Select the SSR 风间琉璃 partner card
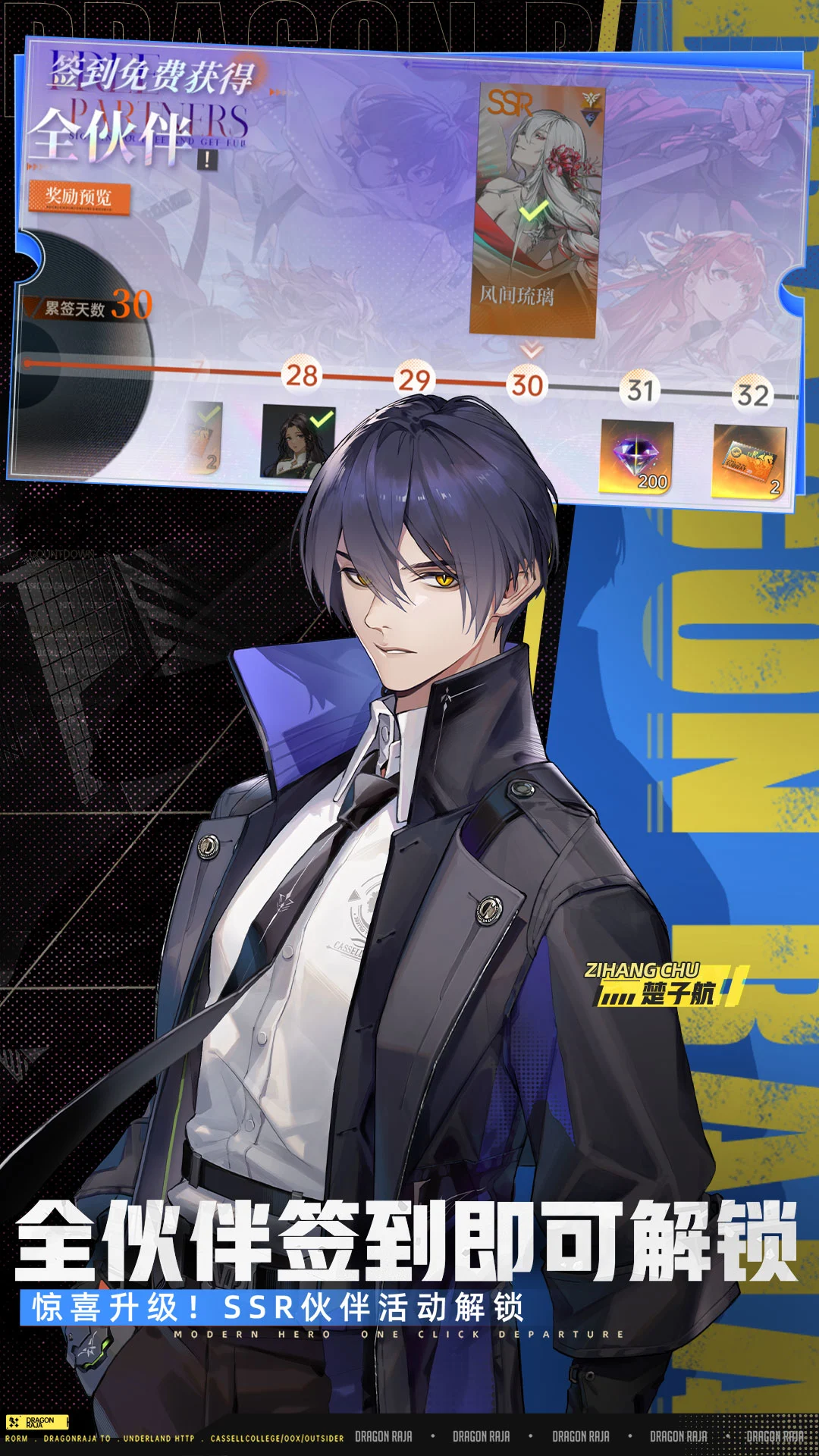The height and width of the screenshot is (1456, 819). coord(537,211)
